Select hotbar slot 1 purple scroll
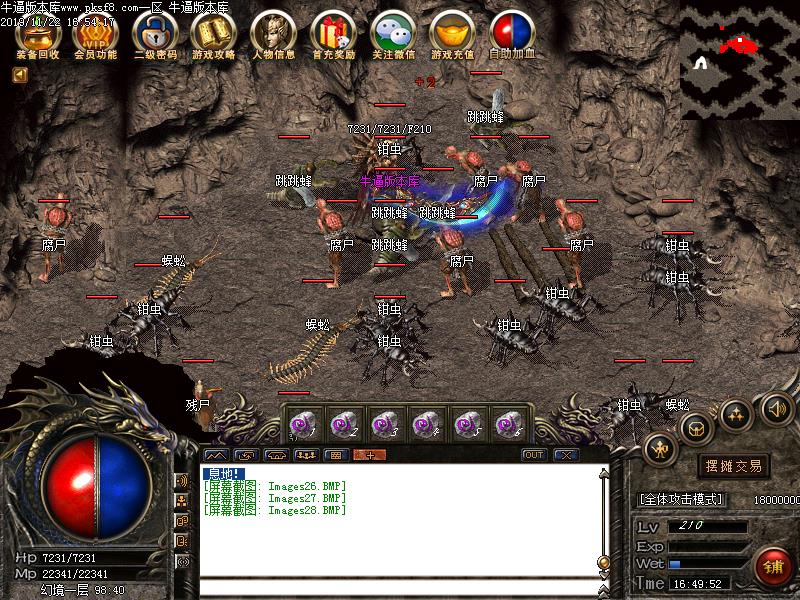The width and height of the screenshot is (800, 600). [300, 425]
